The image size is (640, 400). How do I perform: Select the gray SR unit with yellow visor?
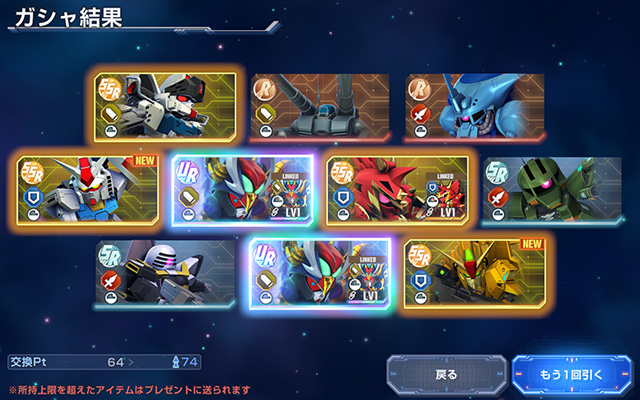coord(166,273)
